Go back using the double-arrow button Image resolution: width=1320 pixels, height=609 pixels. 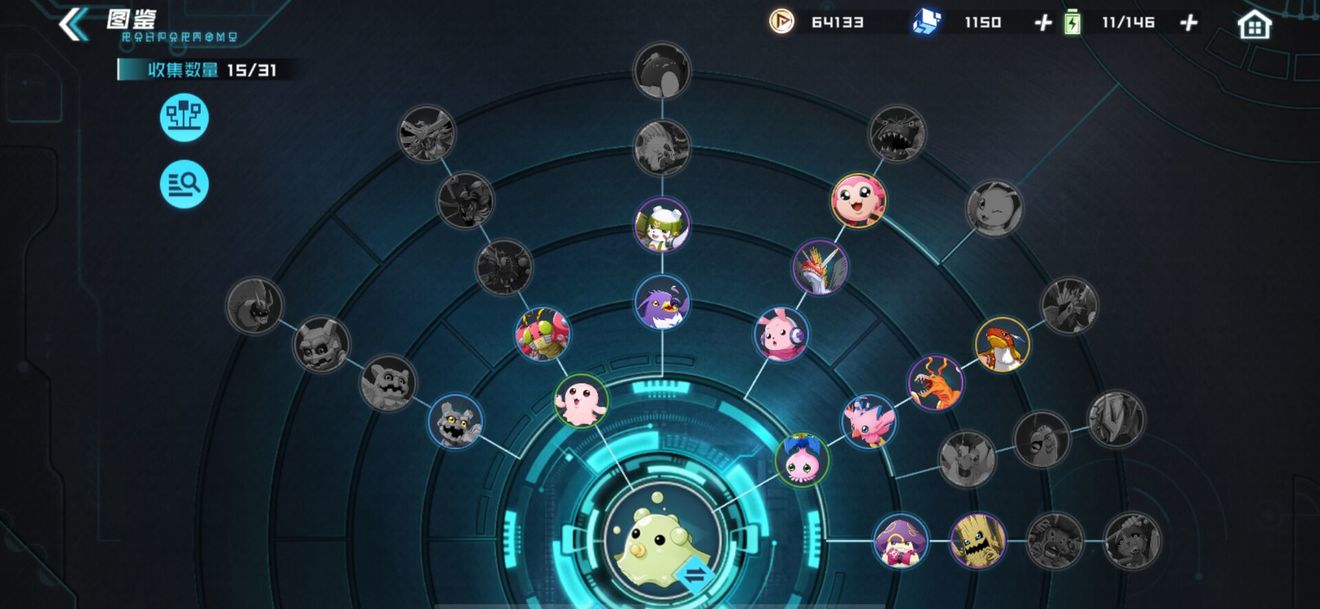point(73,24)
